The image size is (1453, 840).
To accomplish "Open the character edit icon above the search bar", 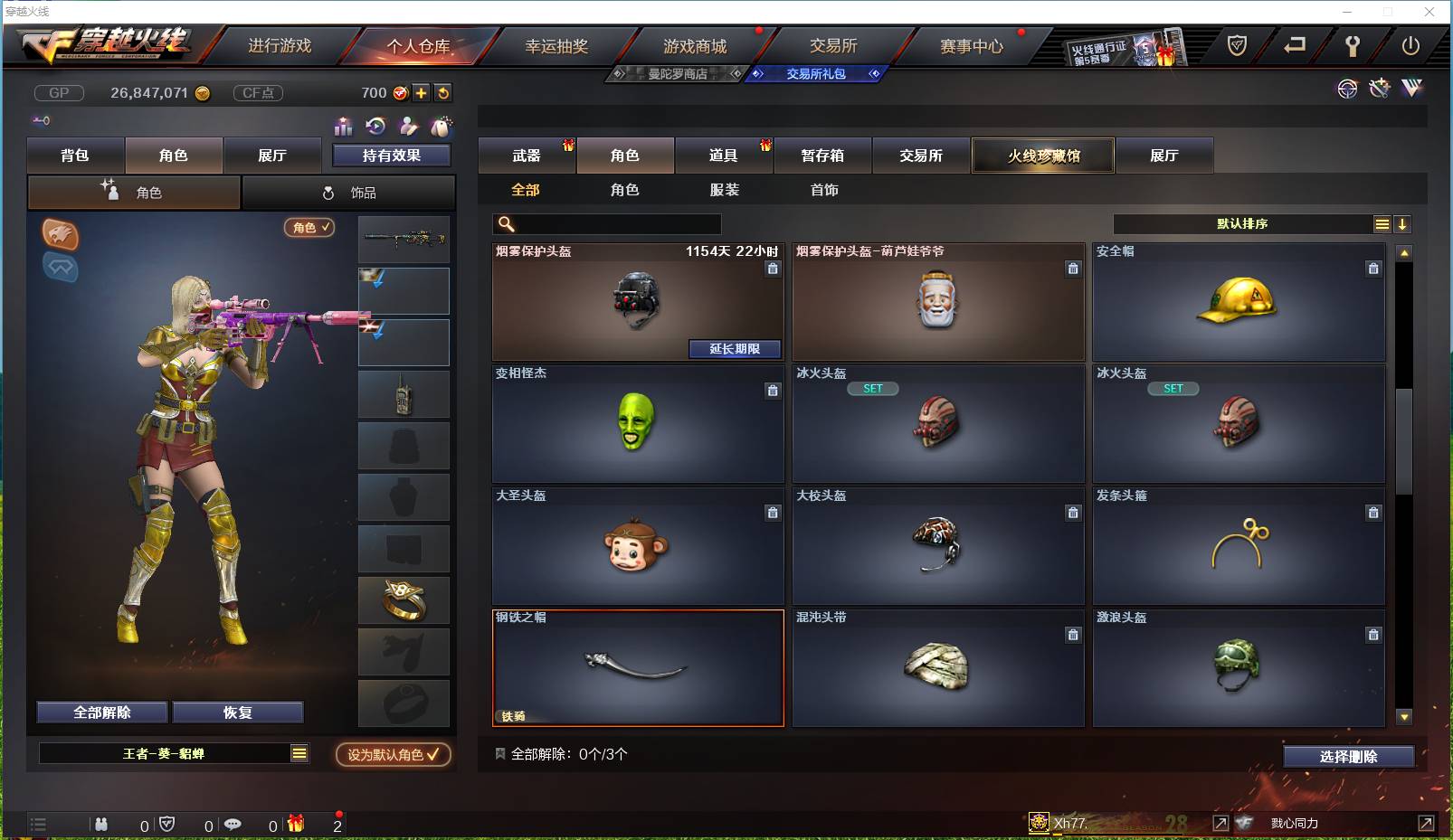I will 409,127.
